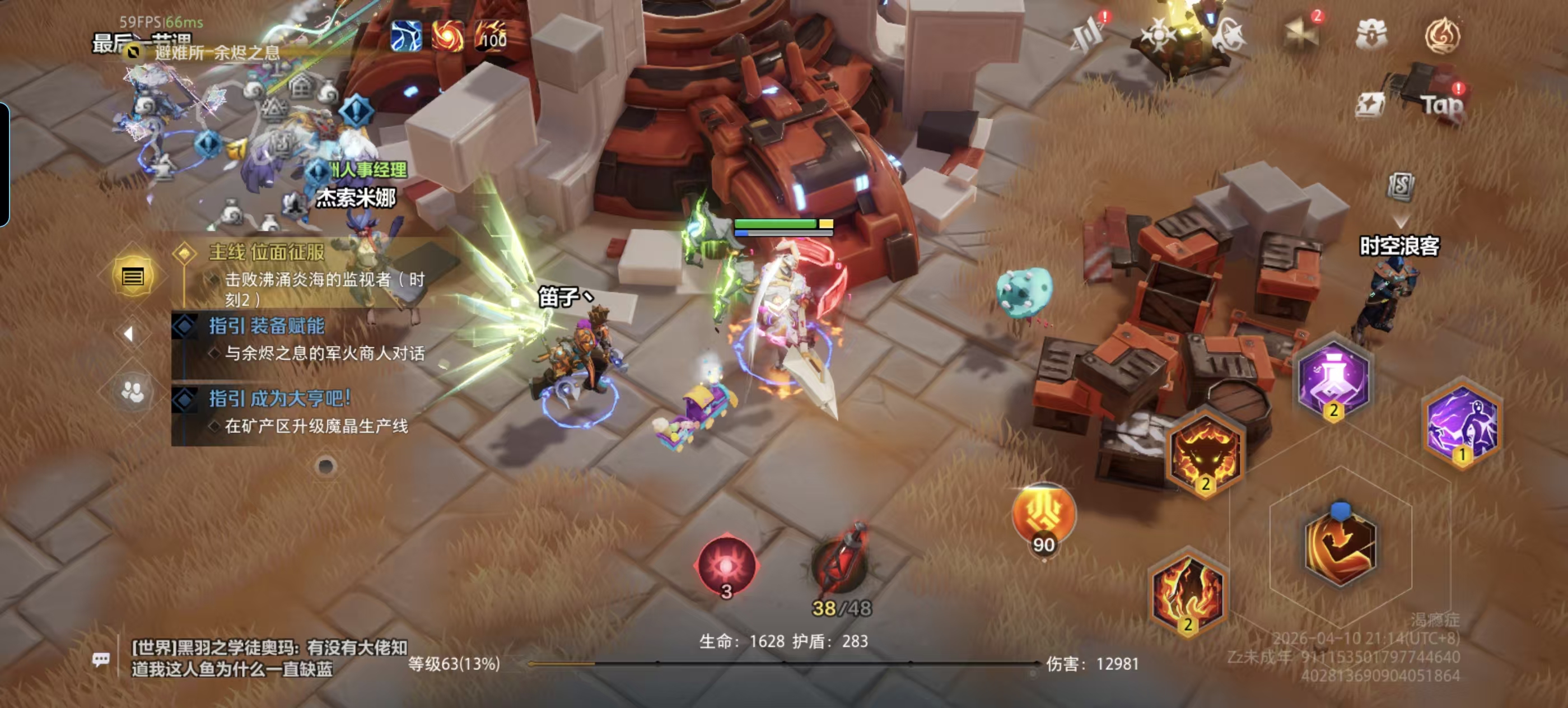Activate the burning flame skill
1568x708 pixels.
click(1188, 594)
